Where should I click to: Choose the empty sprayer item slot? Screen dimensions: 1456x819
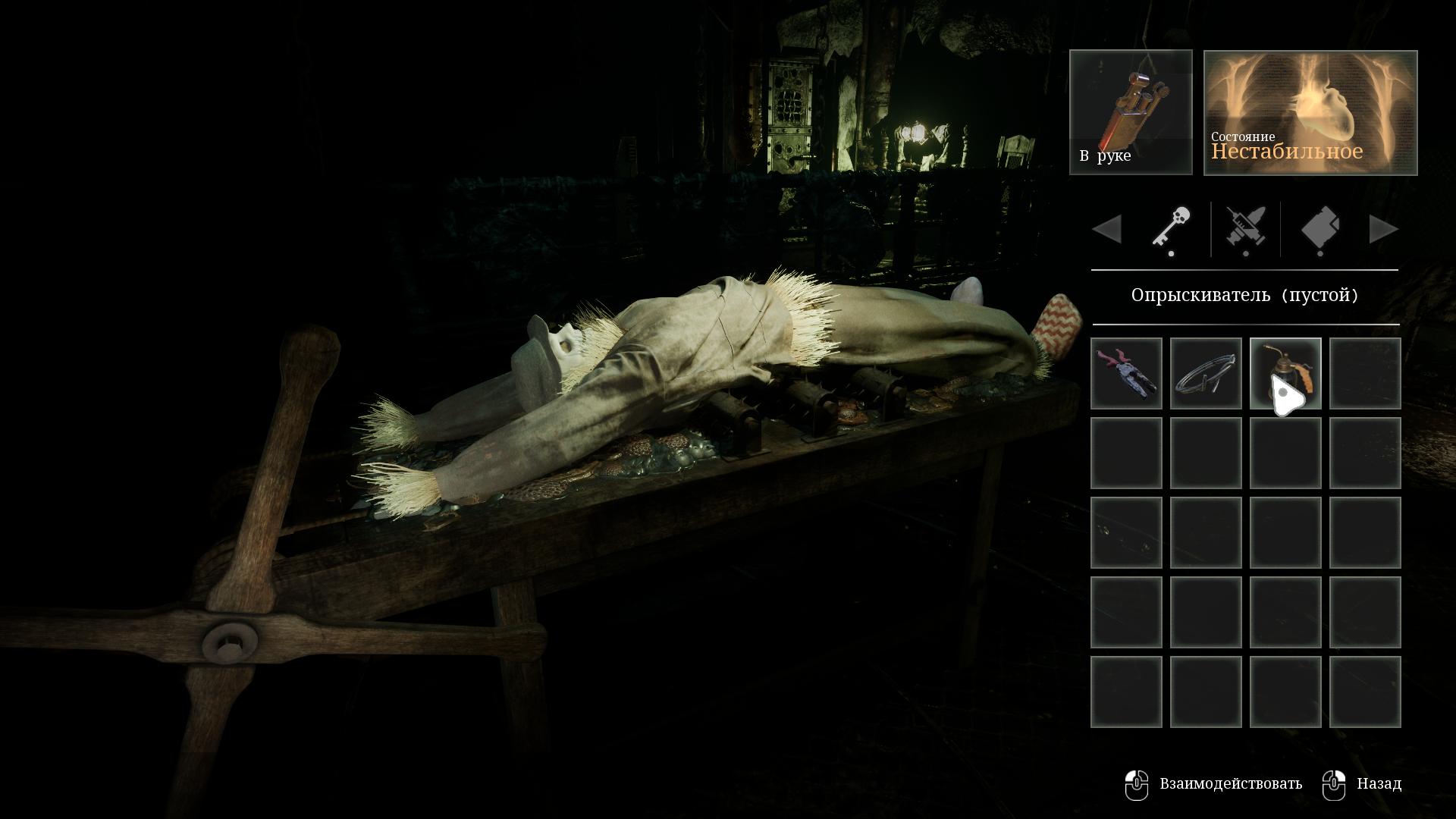click(x=1285, y=374)
